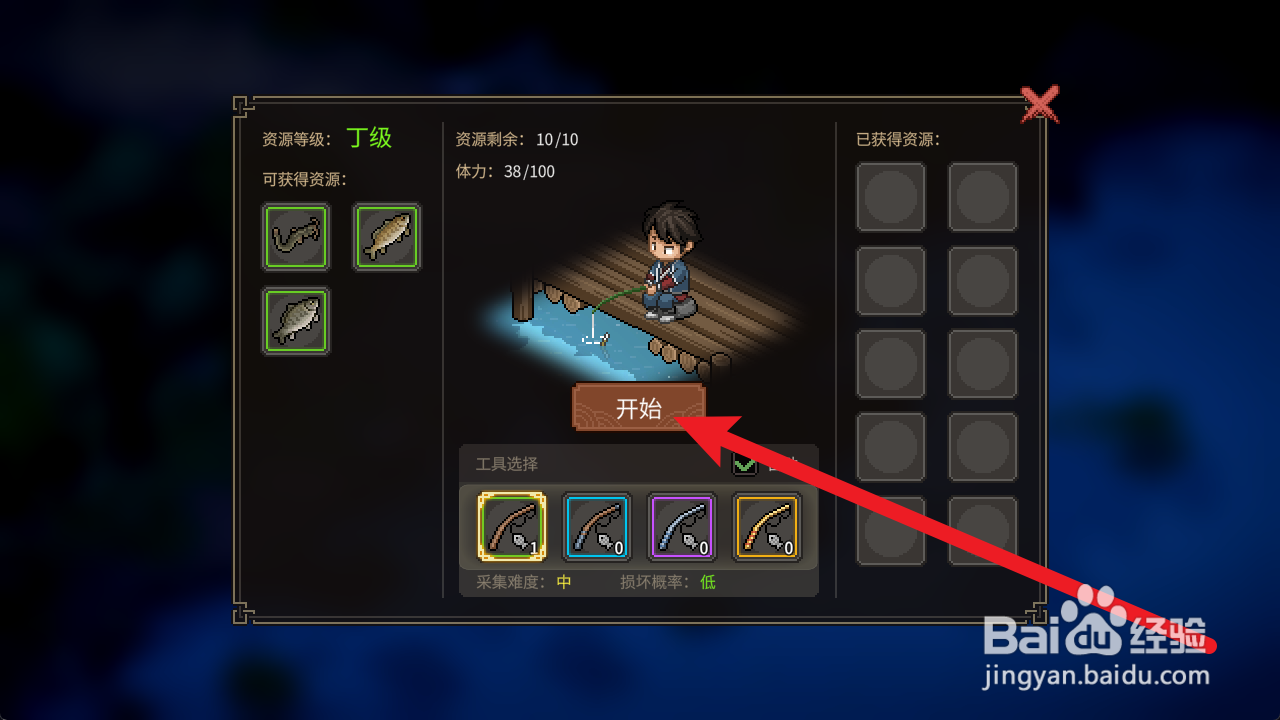The height and width of the screenshot is (720, 1280).
Task: Toggle the green auto checkbox
Action: tap(744, 465)
